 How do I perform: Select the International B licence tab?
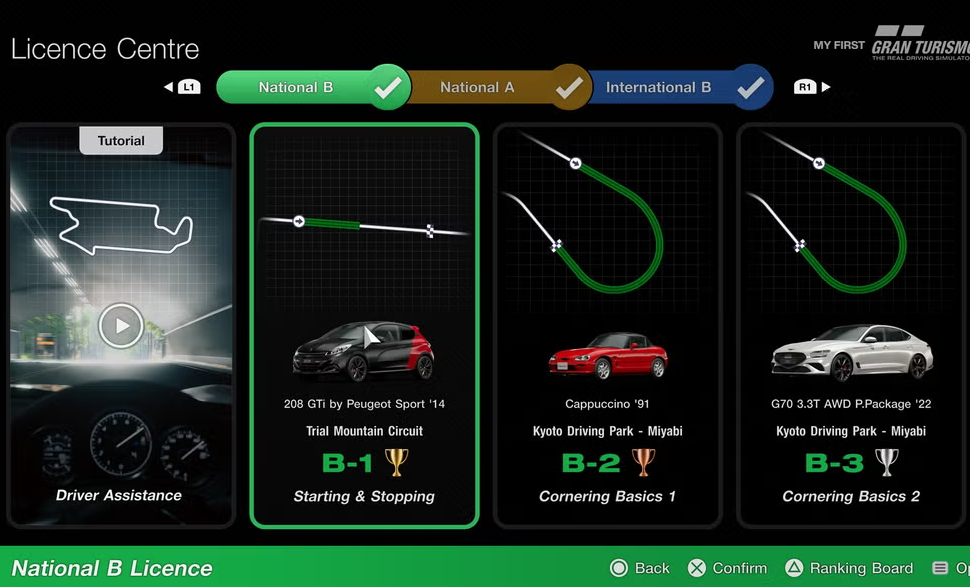[x=659, y=88]
